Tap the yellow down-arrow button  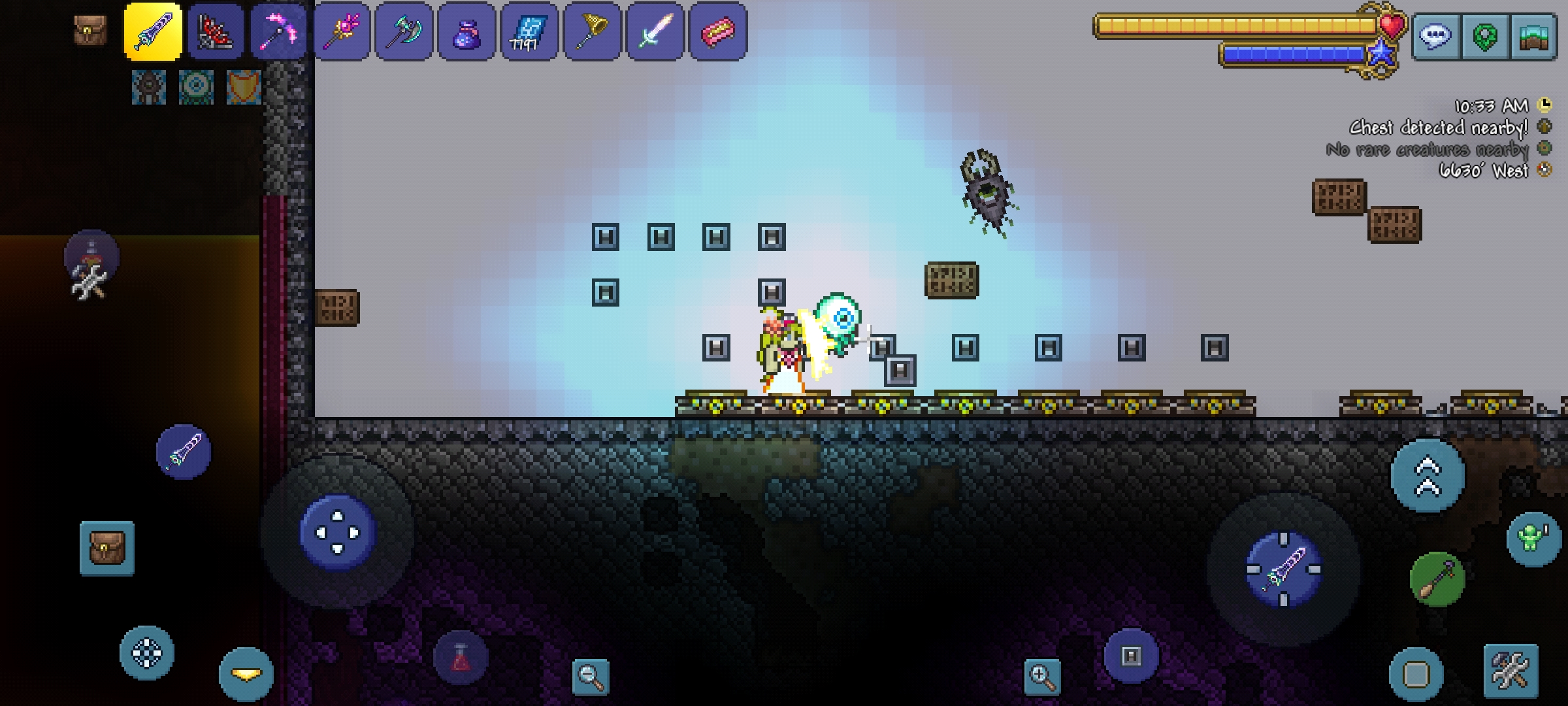pyautogui.click(x=246, y=675)
